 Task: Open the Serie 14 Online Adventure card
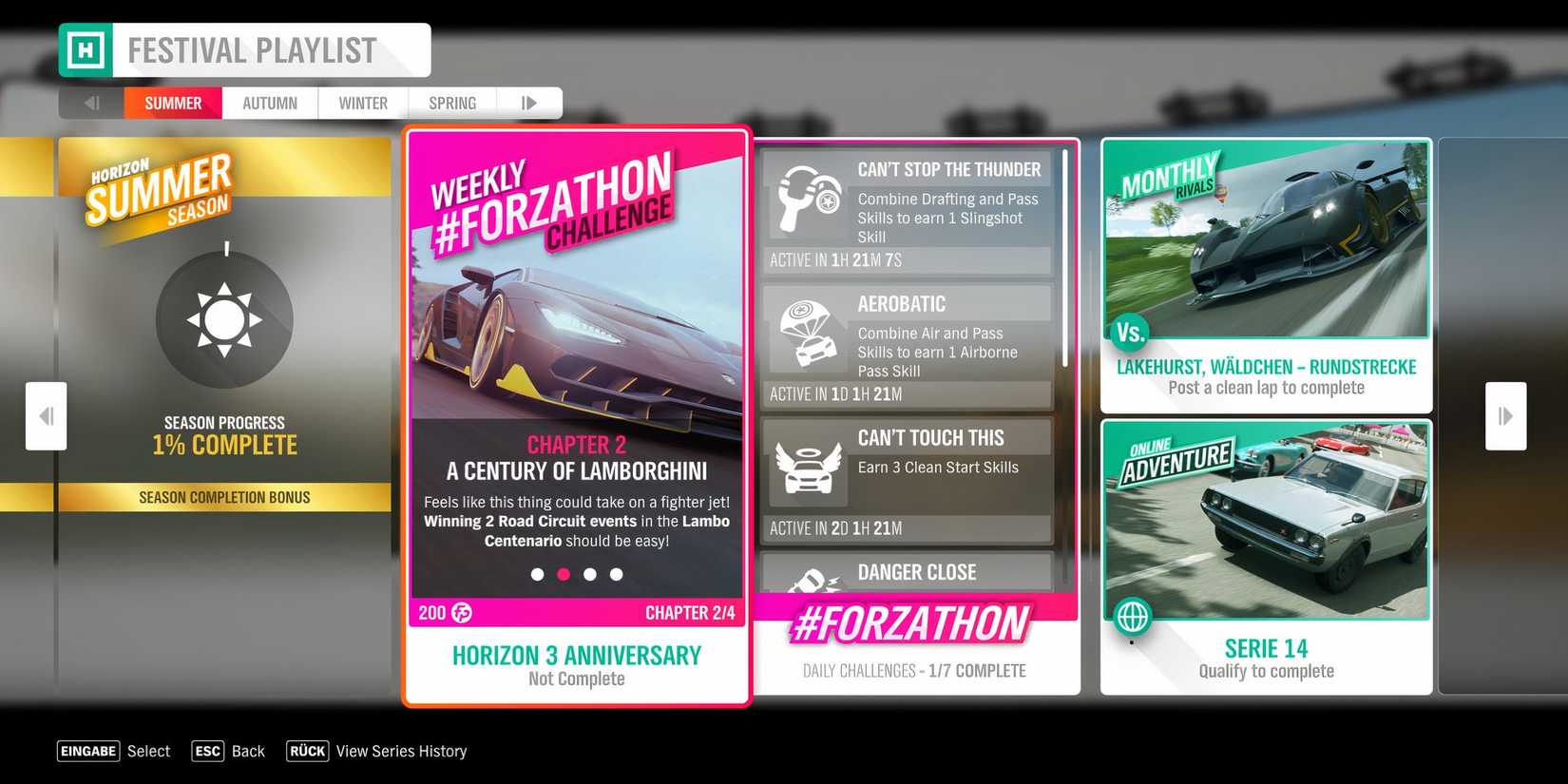(1266, 521)
